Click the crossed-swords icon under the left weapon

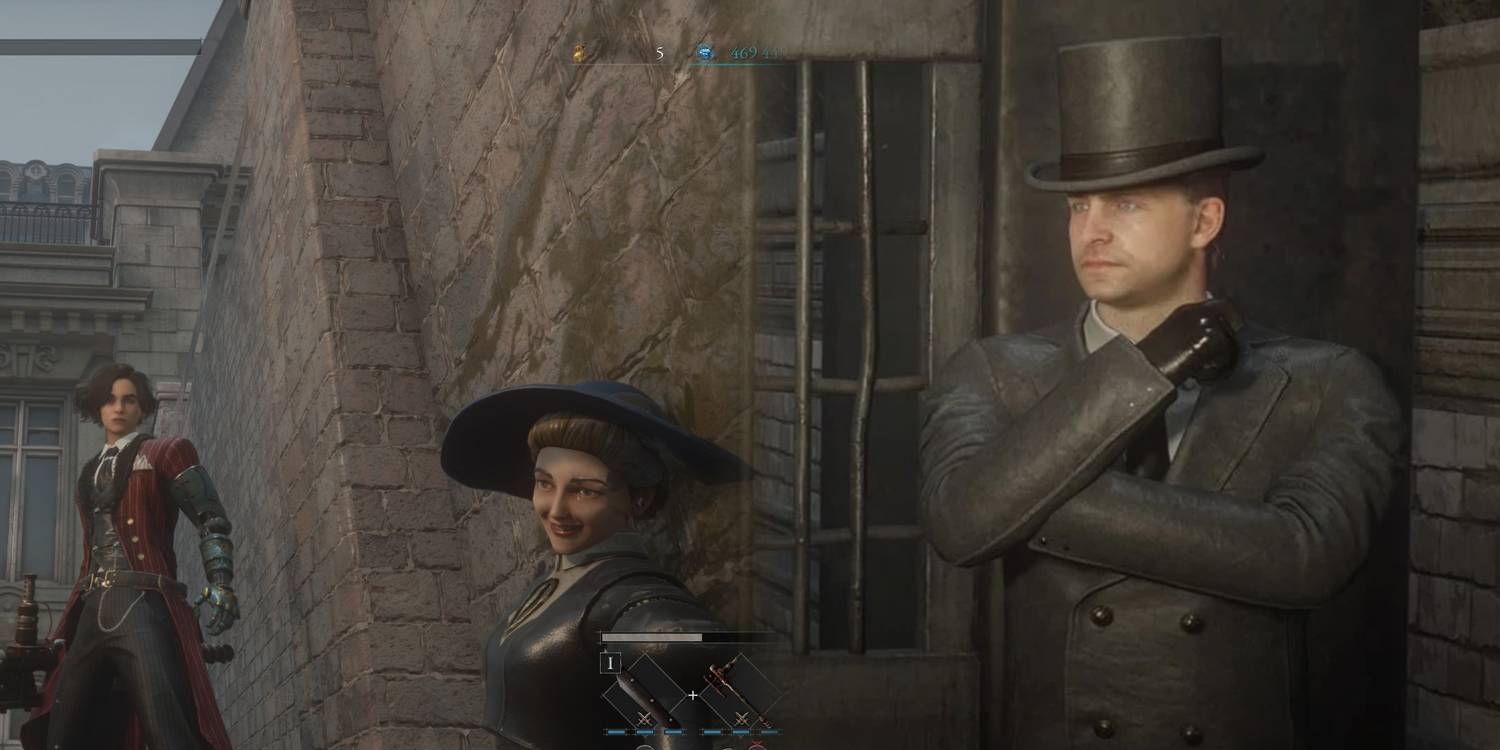point(643,718)
